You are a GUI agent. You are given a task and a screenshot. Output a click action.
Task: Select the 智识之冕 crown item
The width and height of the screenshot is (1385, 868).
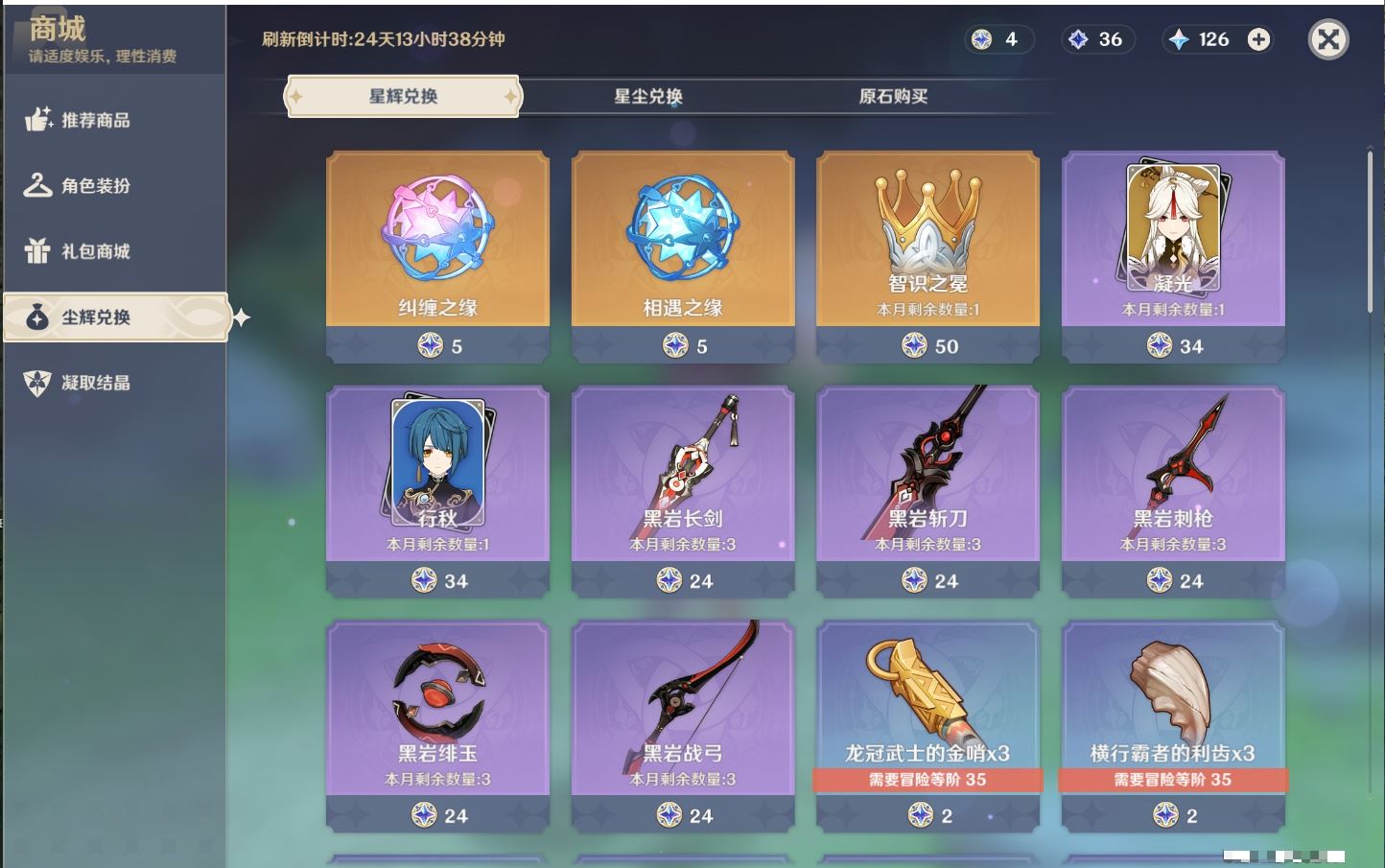point(927,255)
